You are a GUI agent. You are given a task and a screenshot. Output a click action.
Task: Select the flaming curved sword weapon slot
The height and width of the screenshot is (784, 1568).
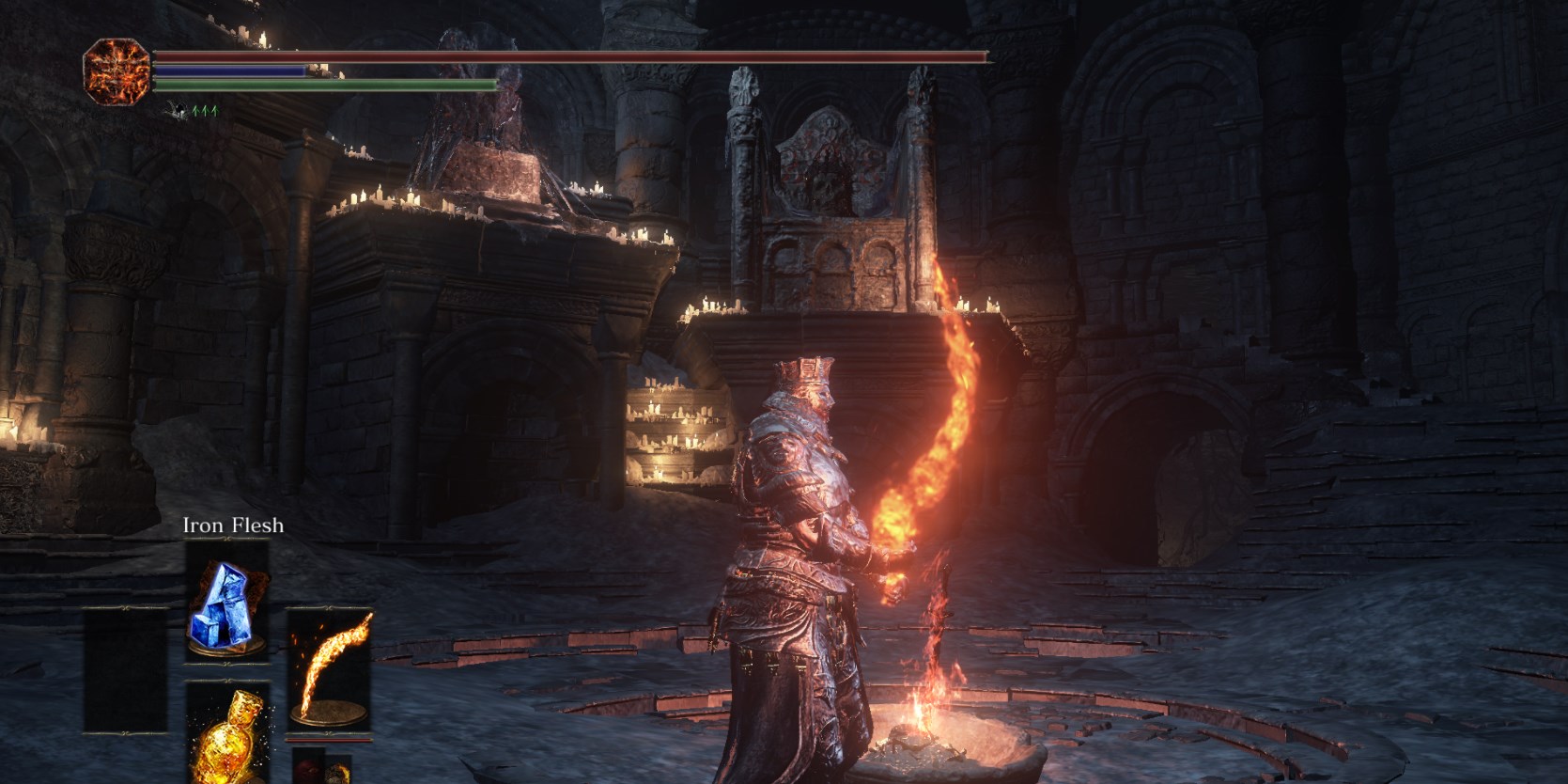pyautogui.click(x=328, y=669)
